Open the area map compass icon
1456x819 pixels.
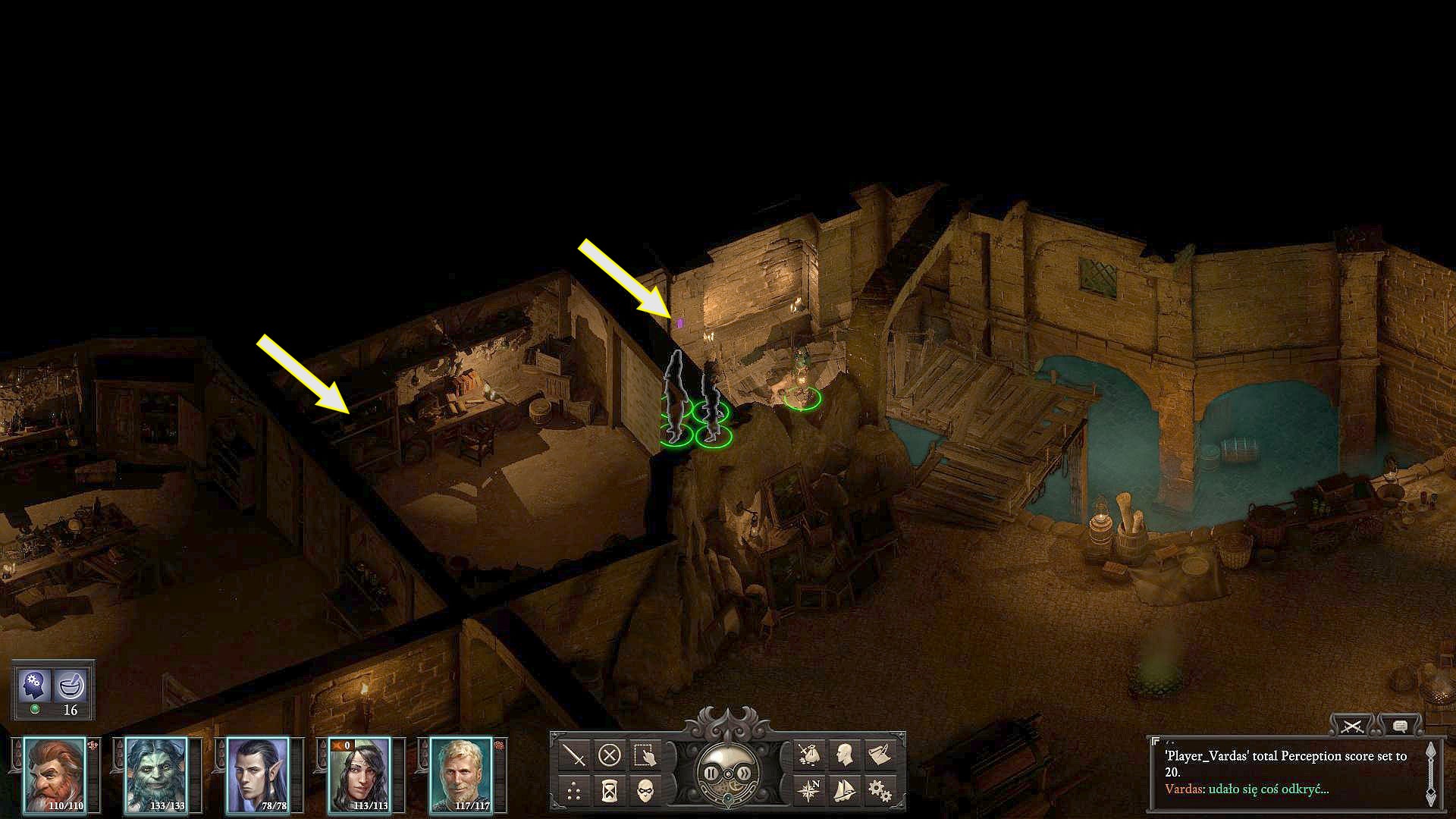click(808, 789)
